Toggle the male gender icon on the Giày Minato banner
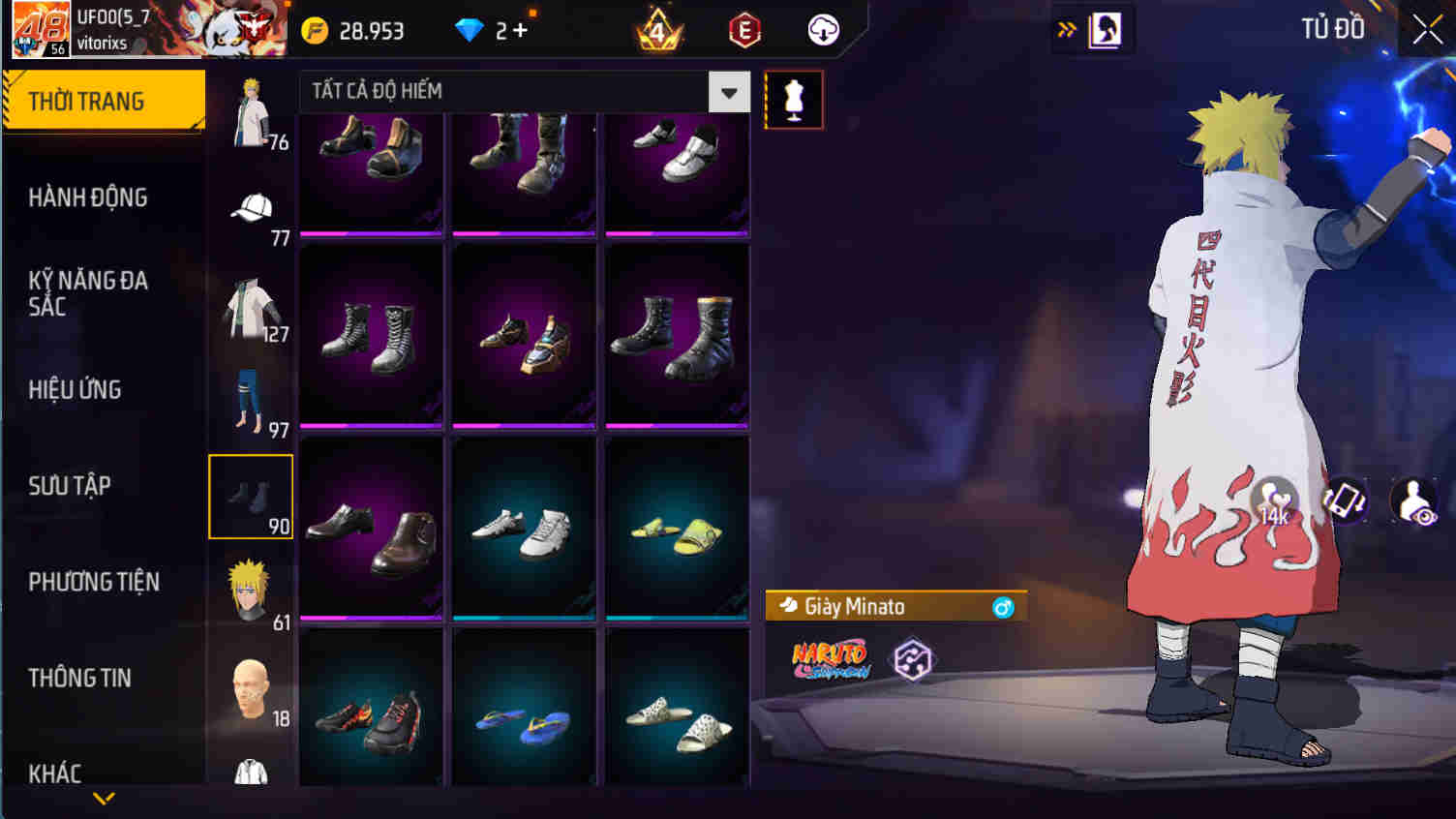The width and height of the screenshot is (1456, 819). 1004,606
